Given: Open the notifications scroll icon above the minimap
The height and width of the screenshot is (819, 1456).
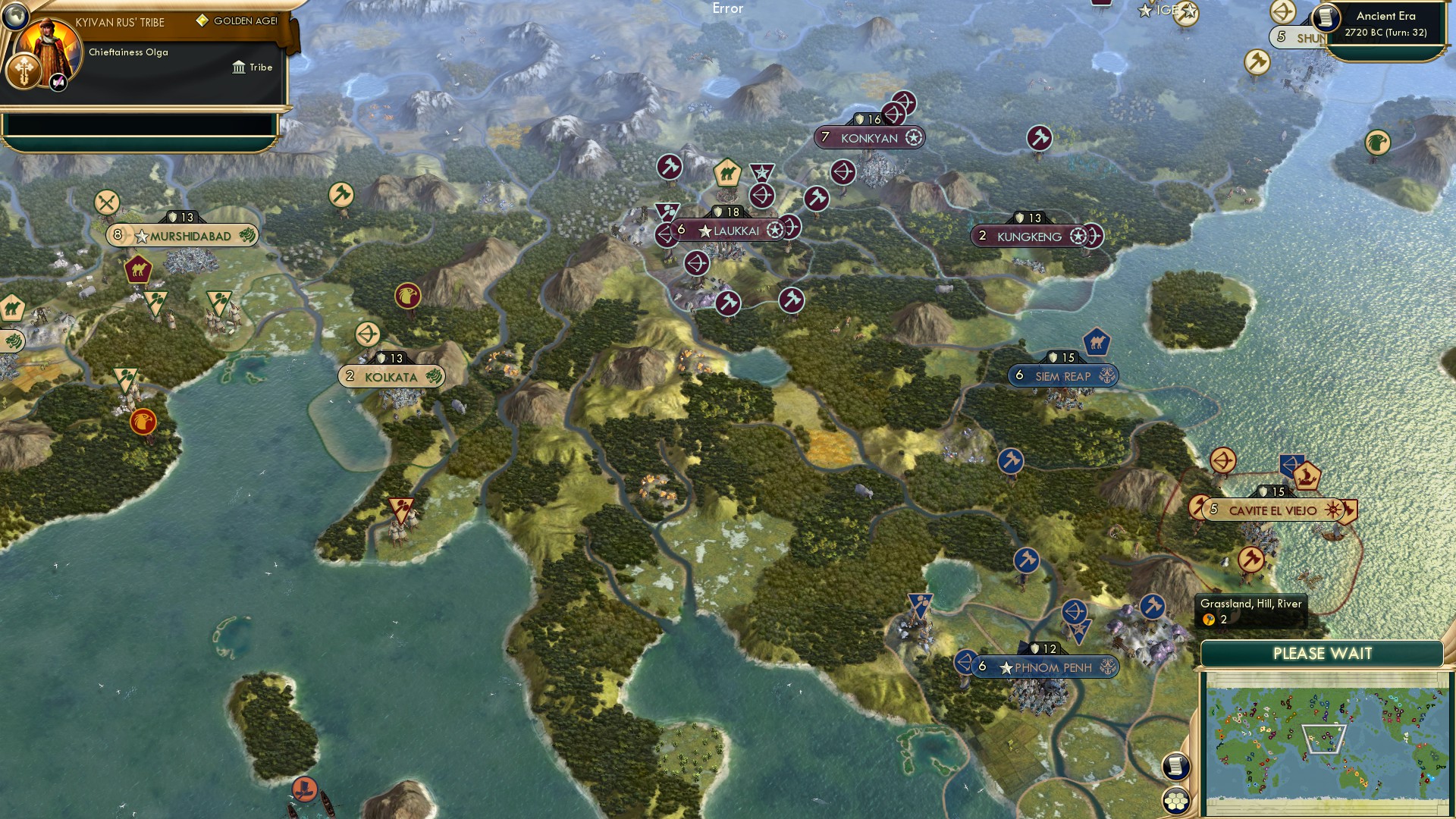Looking at the screenshot, I should click(1176, 765).
